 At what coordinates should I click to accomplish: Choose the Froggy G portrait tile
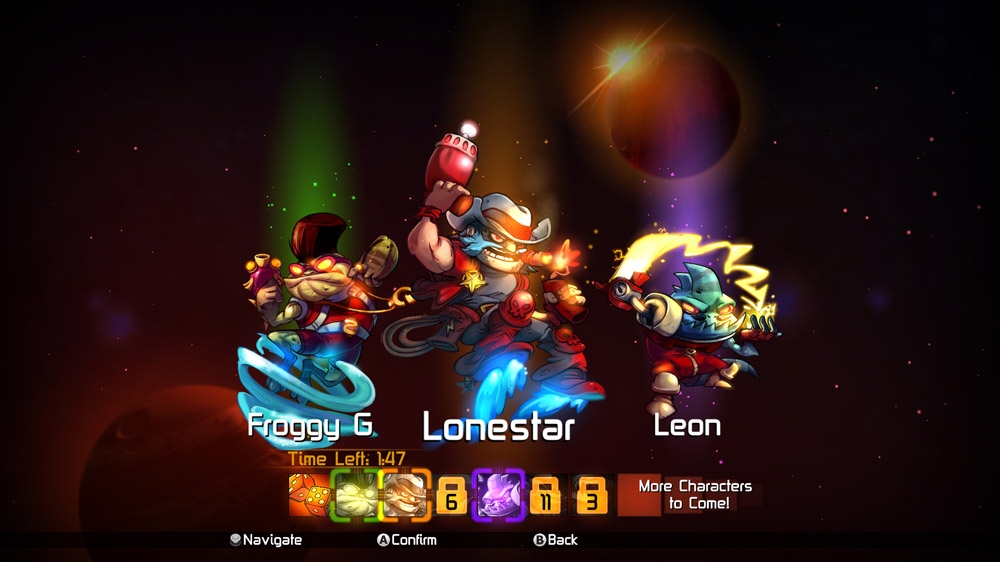point(355,494)
